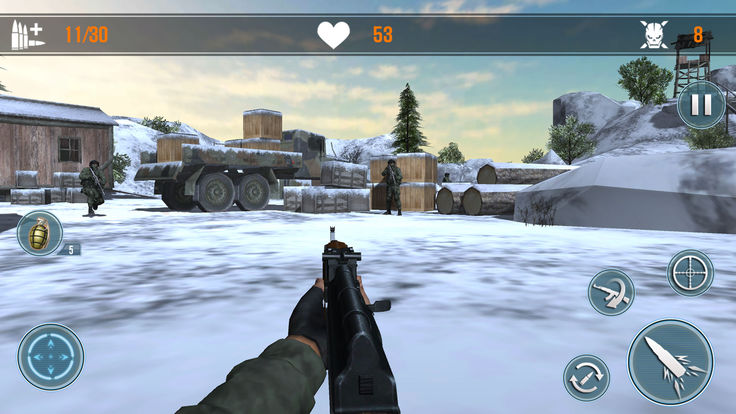Pause the game with the pause button
The image size is (736, 414).
click(x=701, y=104)
